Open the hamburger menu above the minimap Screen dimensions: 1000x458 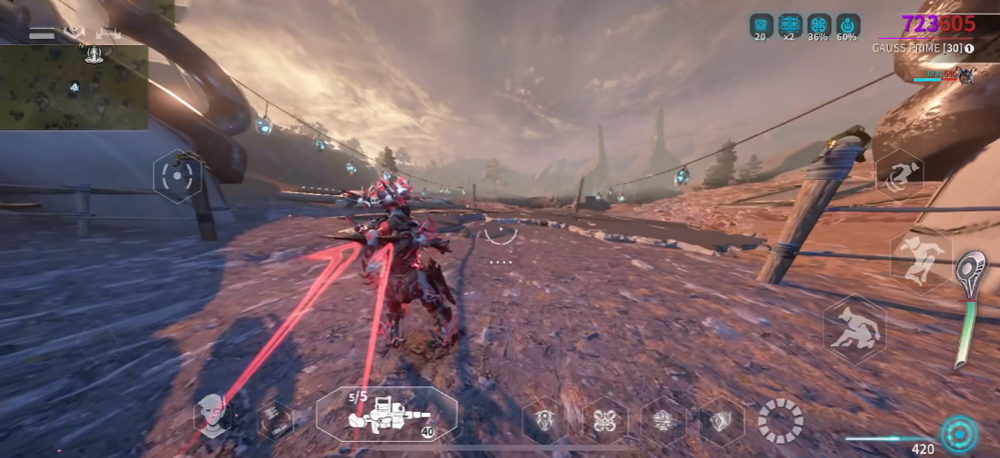coord(42,33)
